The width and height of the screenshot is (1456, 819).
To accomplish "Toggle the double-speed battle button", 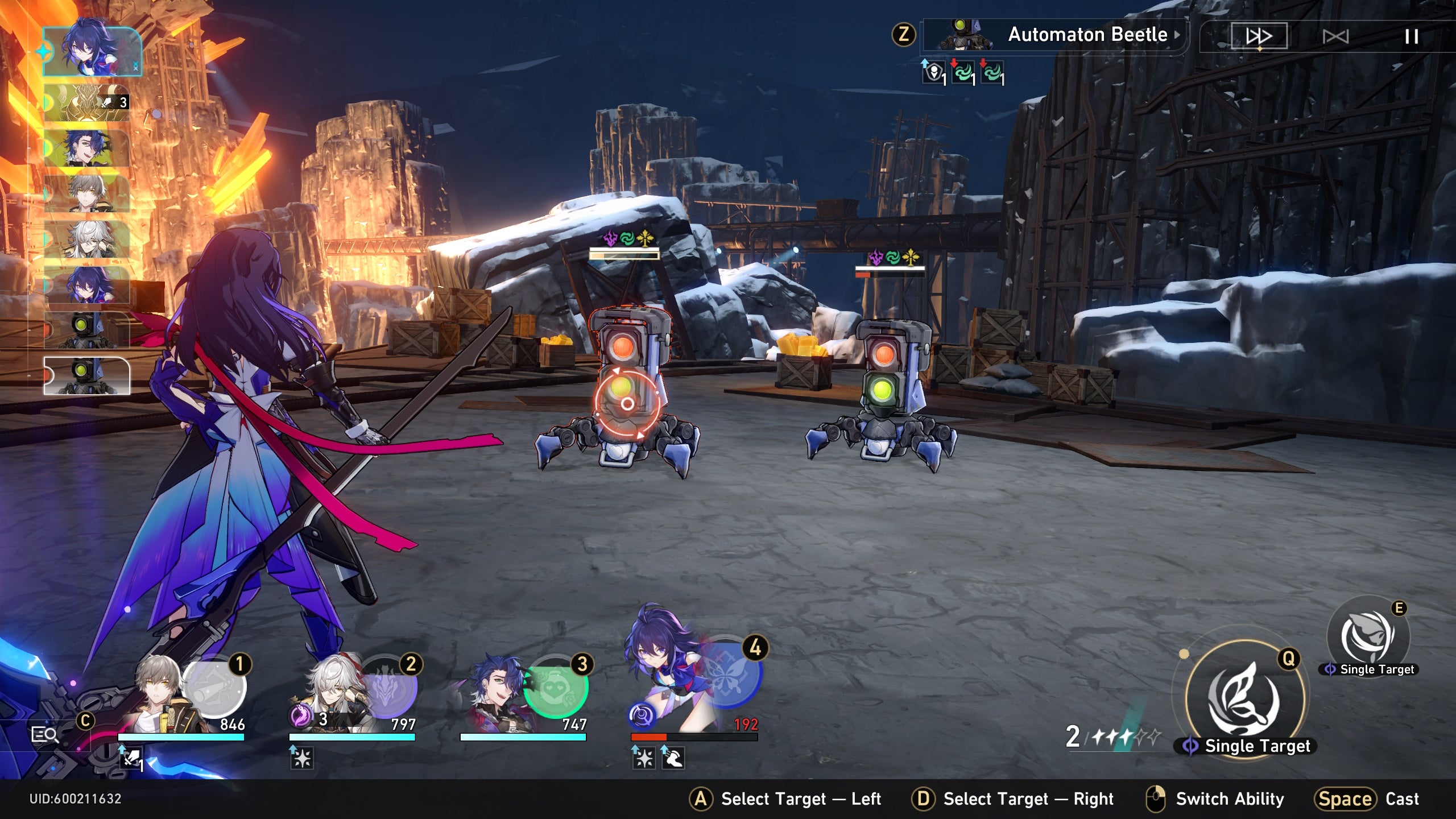I will 1259,36.
